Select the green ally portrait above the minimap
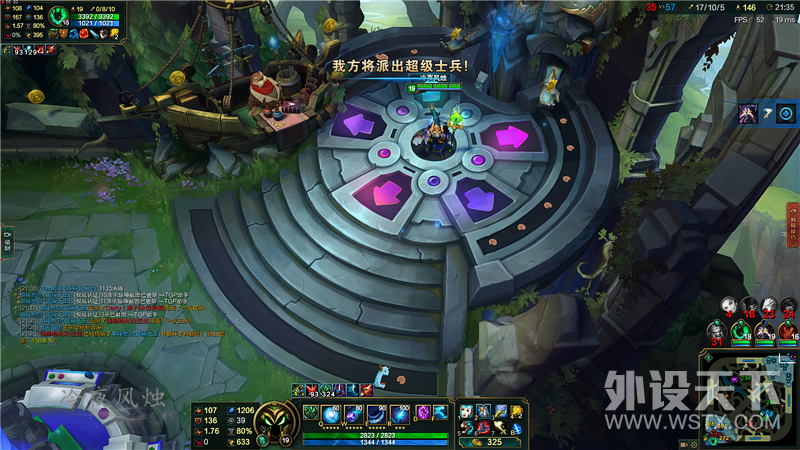This screenshot has width=800, height=450. pos(739,329)
